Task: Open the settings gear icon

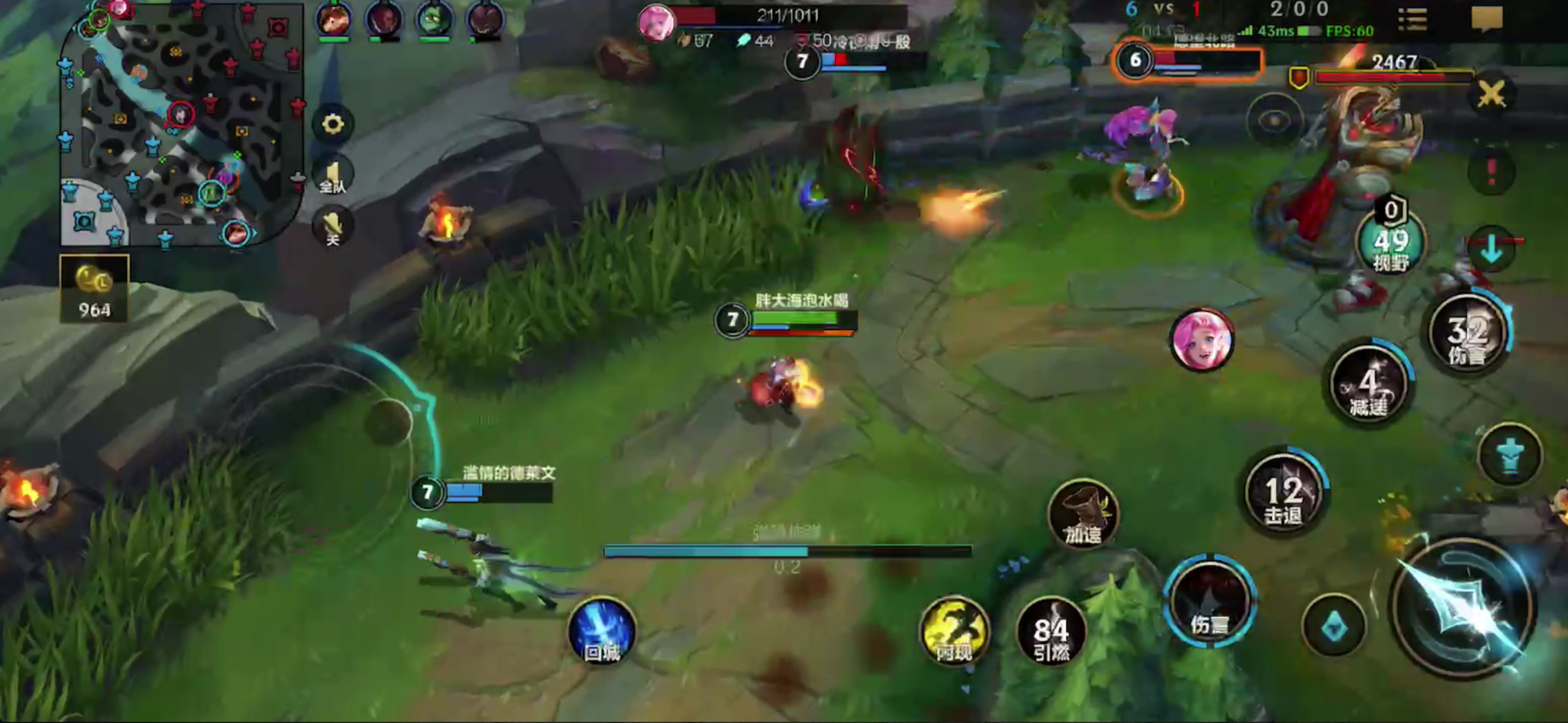Action: [x=332, y=124]
